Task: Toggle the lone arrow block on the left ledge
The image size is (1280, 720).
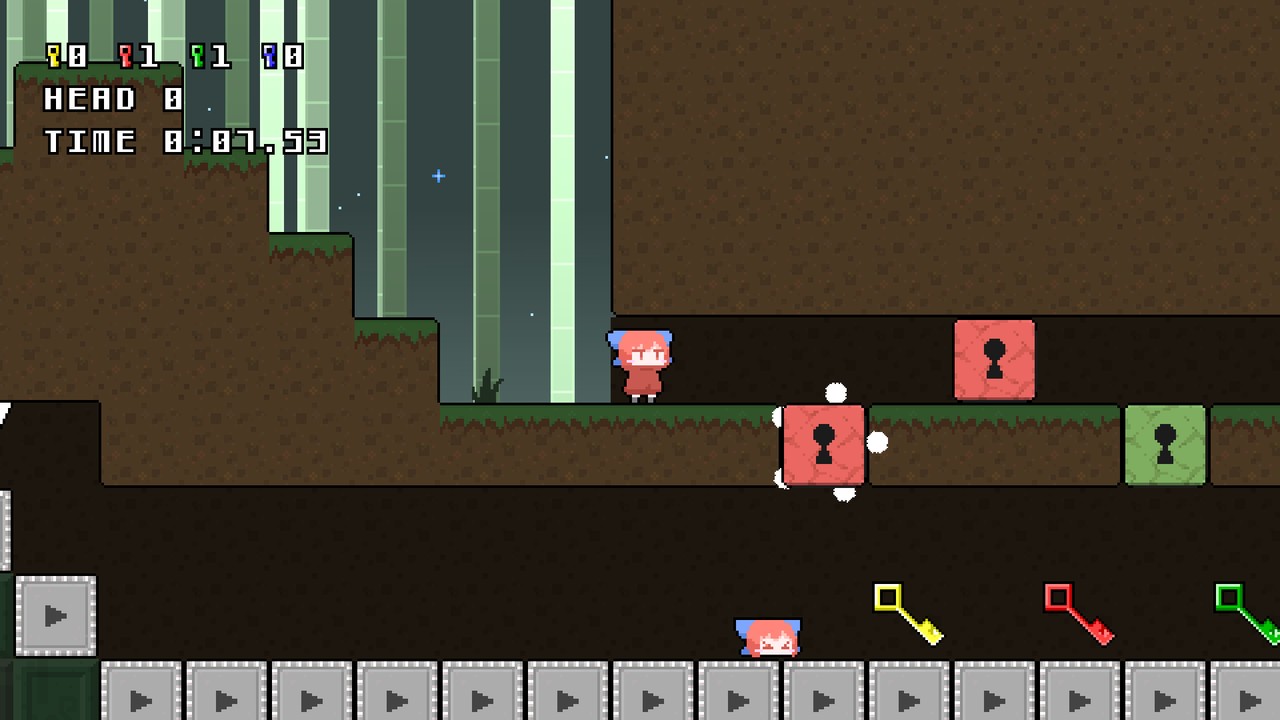Action: (55, 616)
